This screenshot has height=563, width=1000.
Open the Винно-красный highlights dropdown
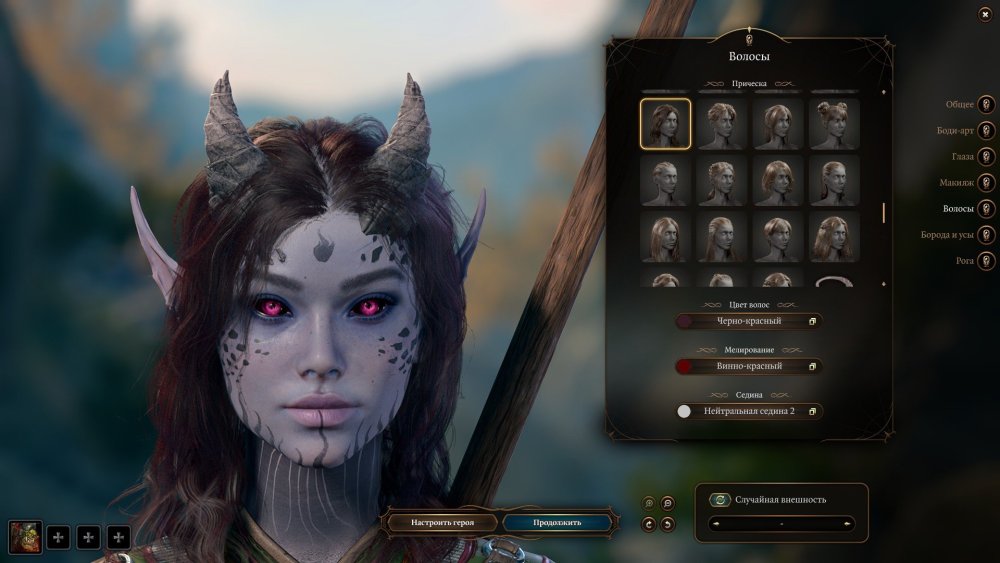tap(749, 366)
